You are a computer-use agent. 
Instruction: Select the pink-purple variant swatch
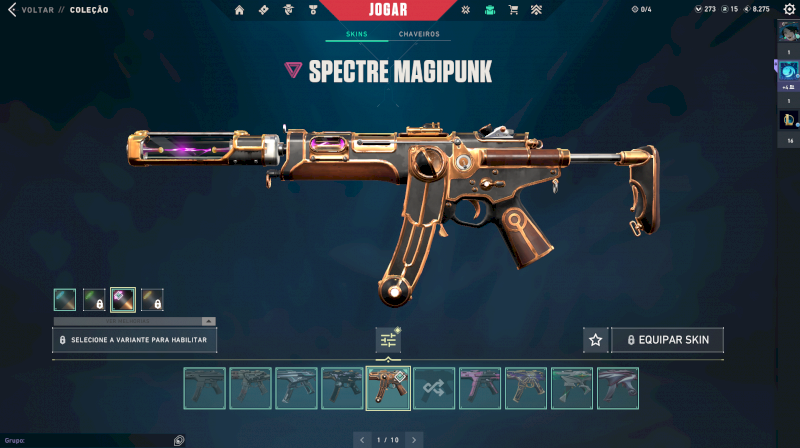point(123,299)
